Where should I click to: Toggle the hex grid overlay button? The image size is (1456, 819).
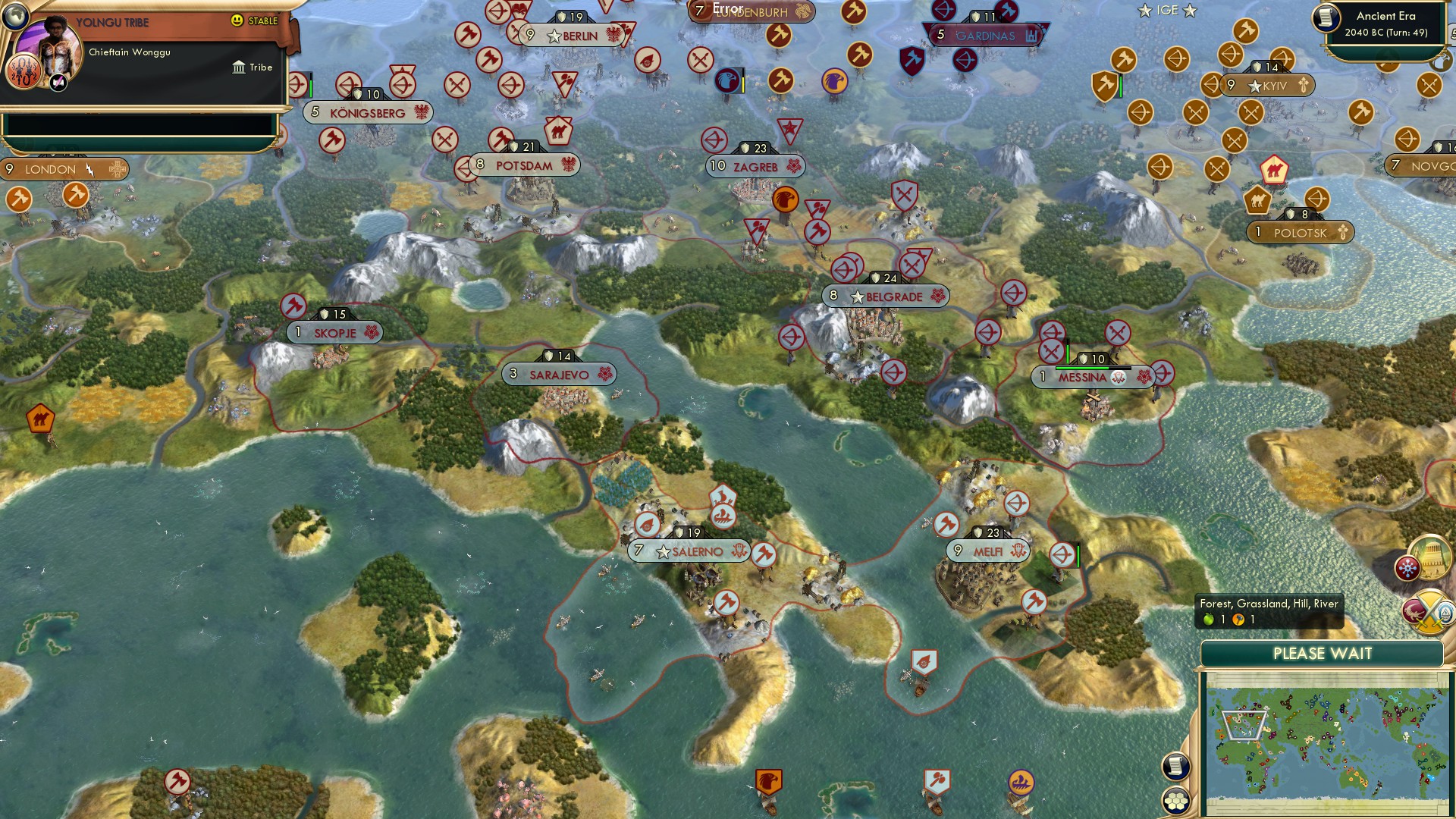click(1175, 802)
